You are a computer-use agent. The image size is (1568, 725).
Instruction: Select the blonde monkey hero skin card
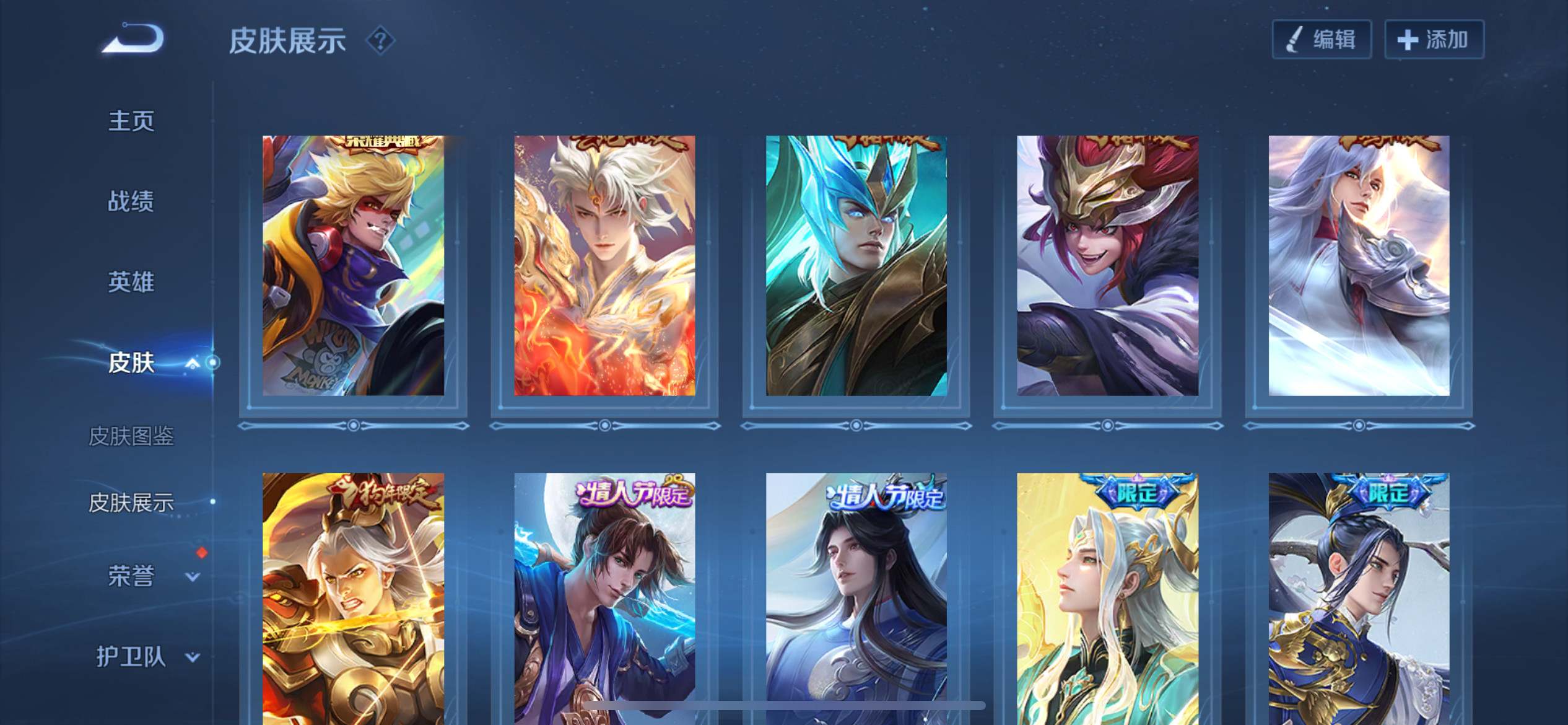tap(353, 265)
